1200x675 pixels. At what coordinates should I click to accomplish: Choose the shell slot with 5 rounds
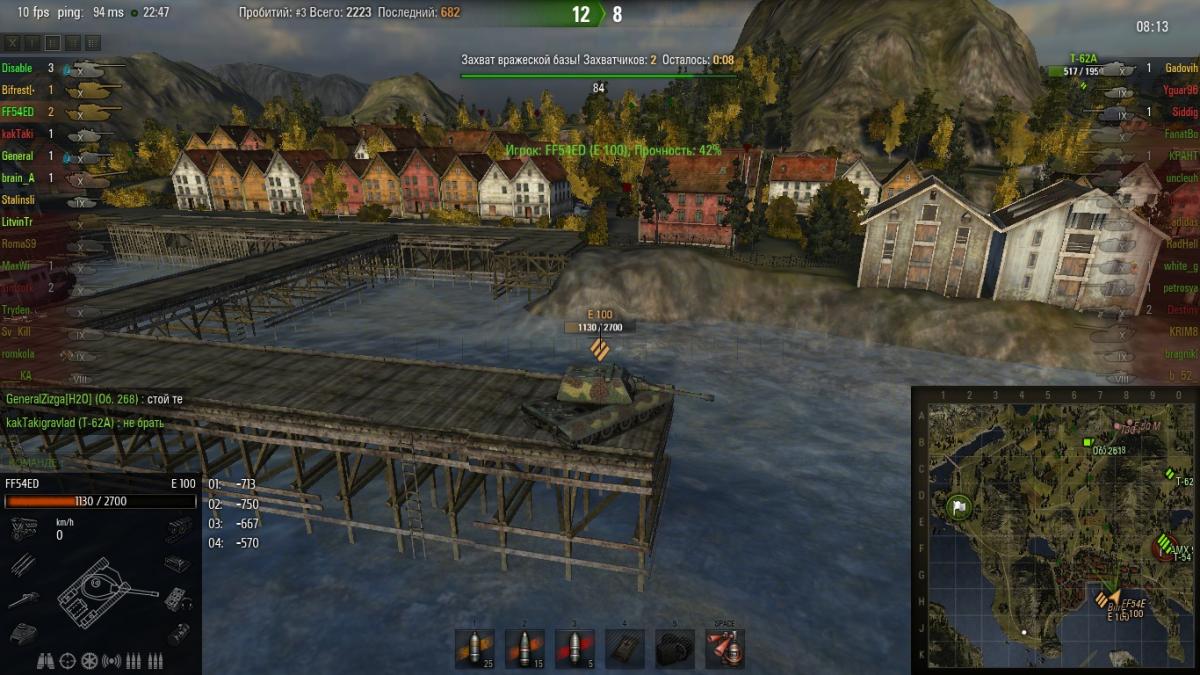tap(575, 648)
